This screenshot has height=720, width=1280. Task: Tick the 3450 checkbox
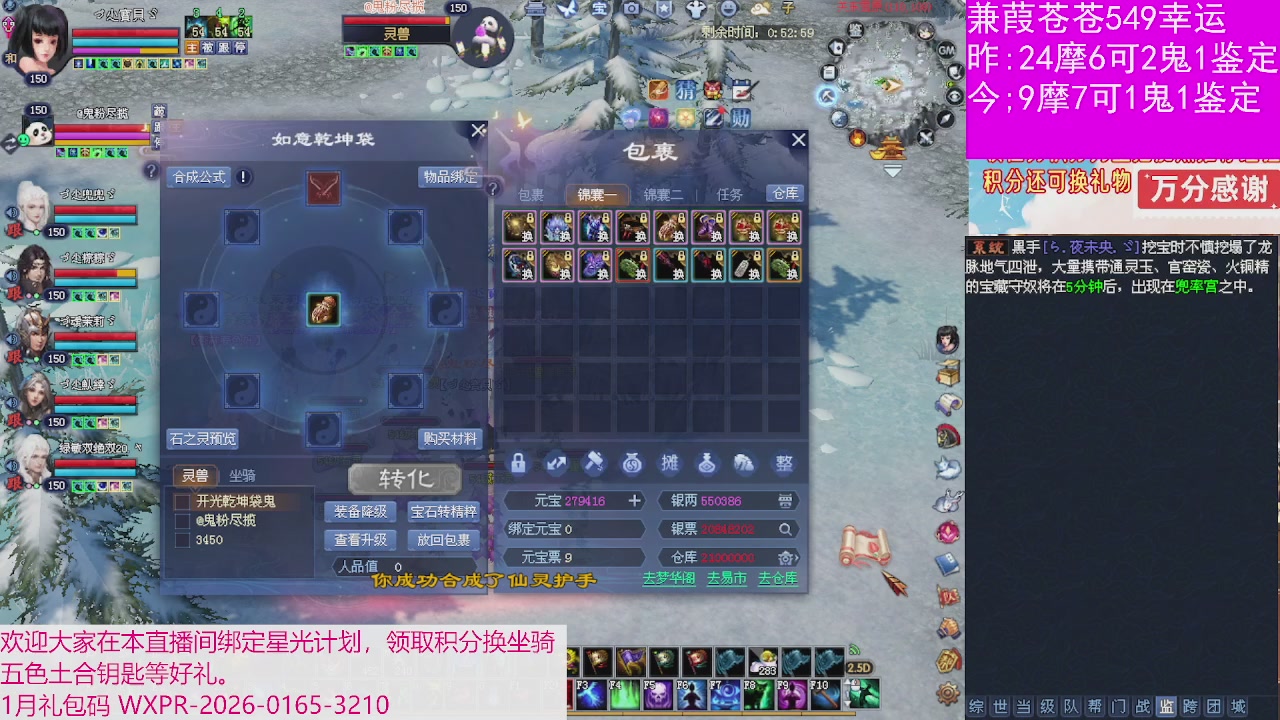click(183, 538)
